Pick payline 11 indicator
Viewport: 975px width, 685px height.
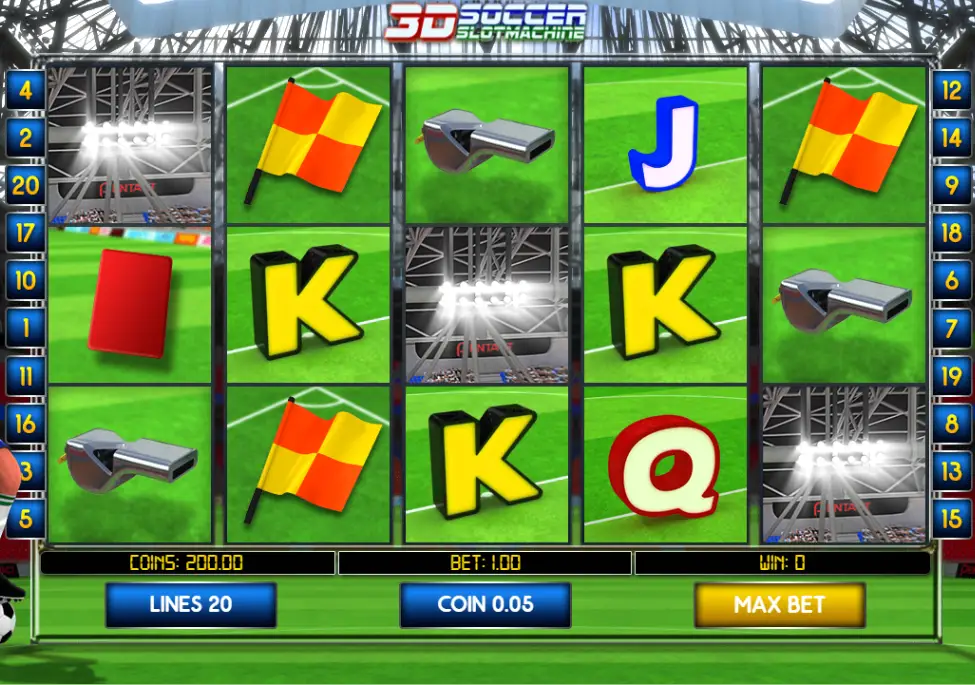25,376
